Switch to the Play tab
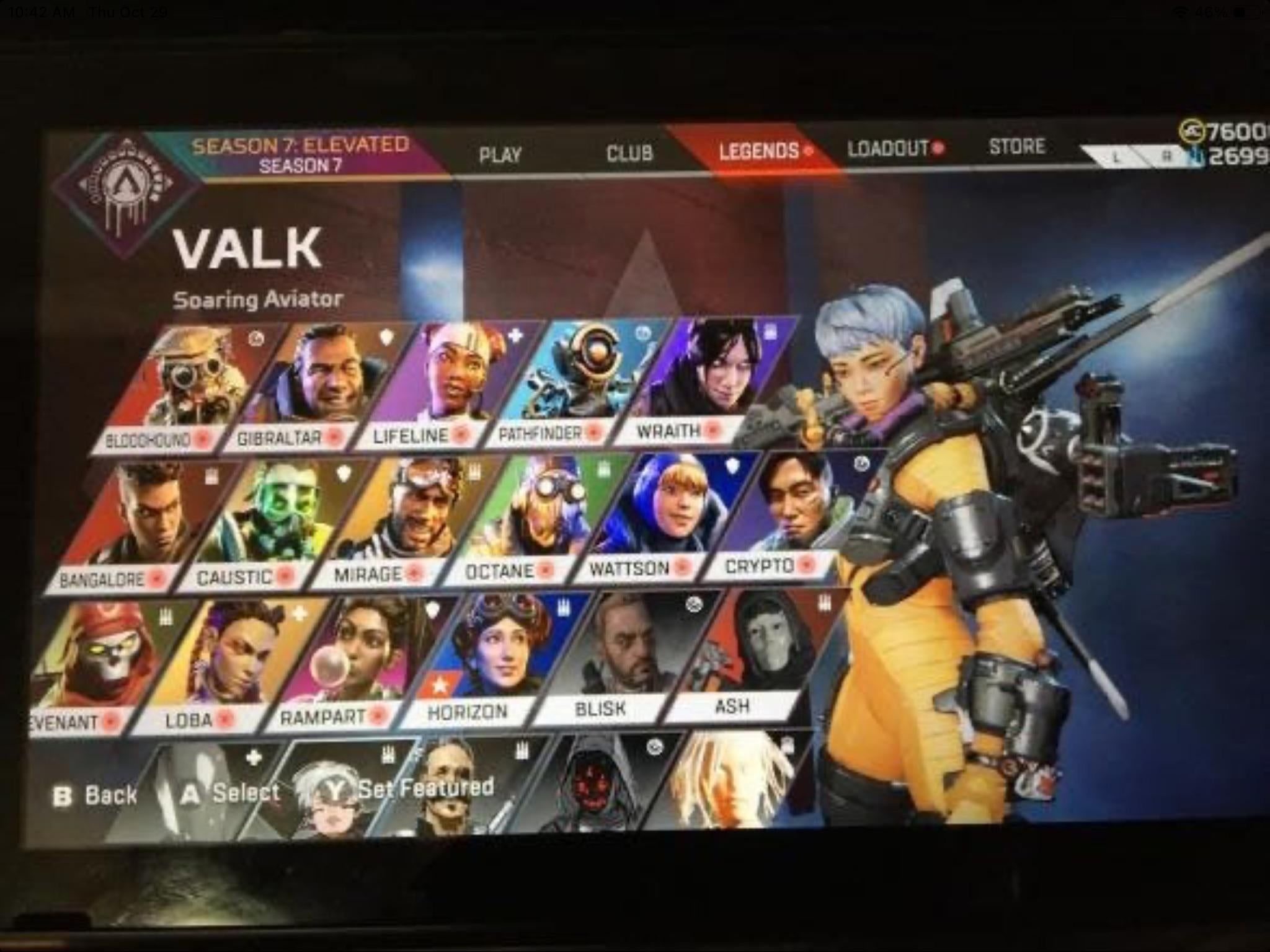The height and width of the screenshot is (952, 1270). (x=500, y=154)
